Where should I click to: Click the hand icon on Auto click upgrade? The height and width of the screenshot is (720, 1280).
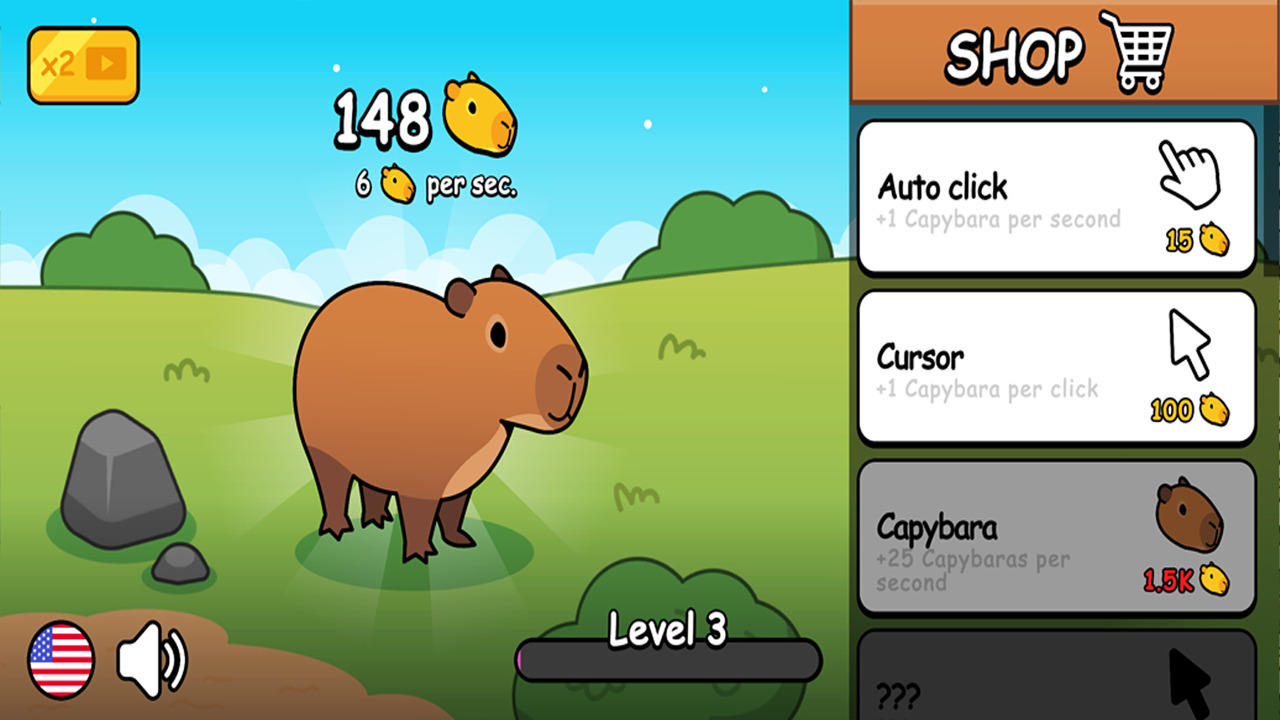pos(1185,170)
